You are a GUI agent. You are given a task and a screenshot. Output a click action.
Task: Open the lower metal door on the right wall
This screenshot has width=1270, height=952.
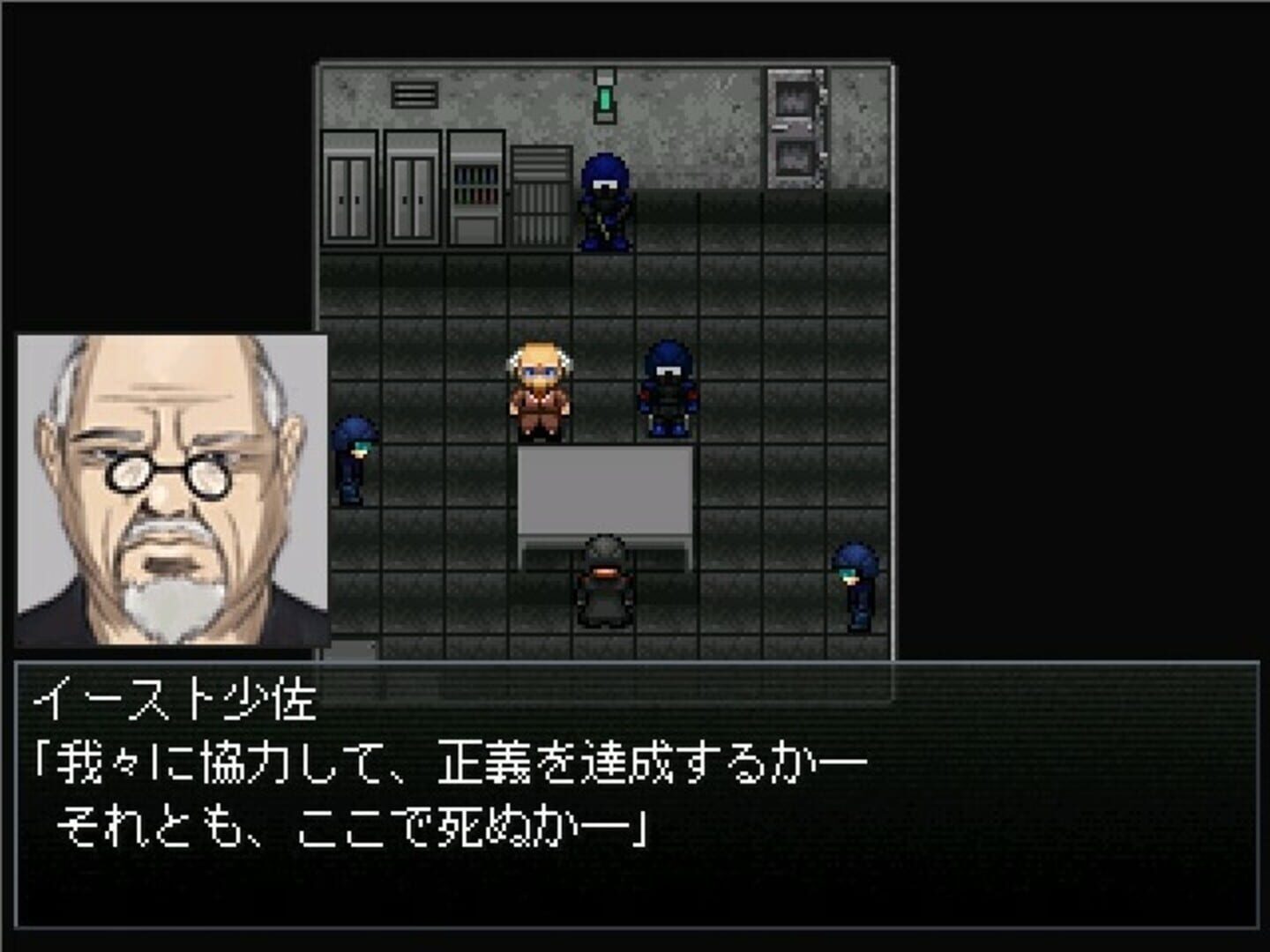pyautogui.click(x=796, y=159)
